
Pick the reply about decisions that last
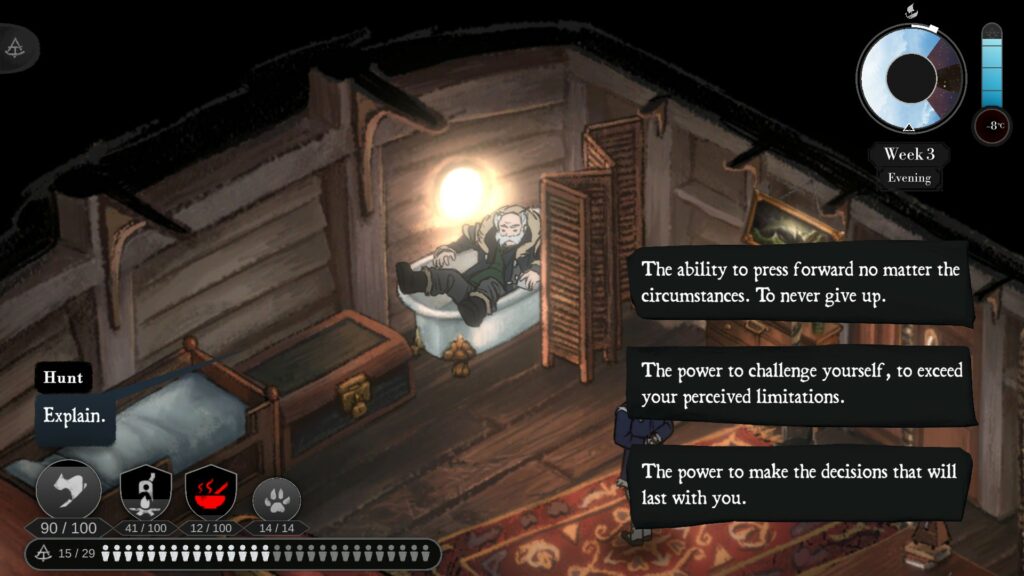tap(801, 484)
